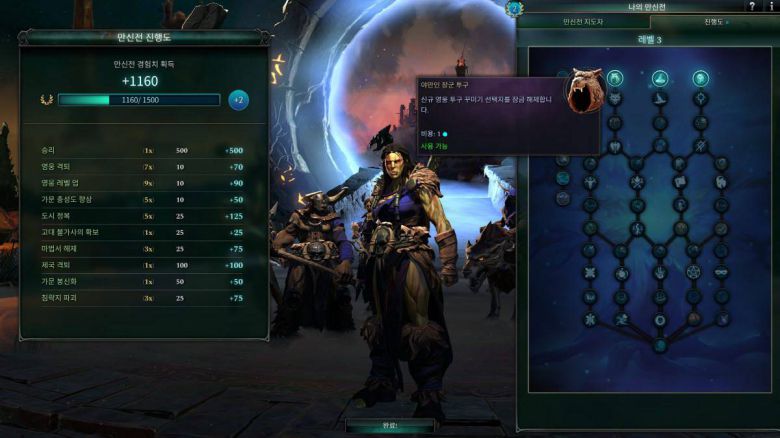Choose the wizard hat node in the top row

660,78
